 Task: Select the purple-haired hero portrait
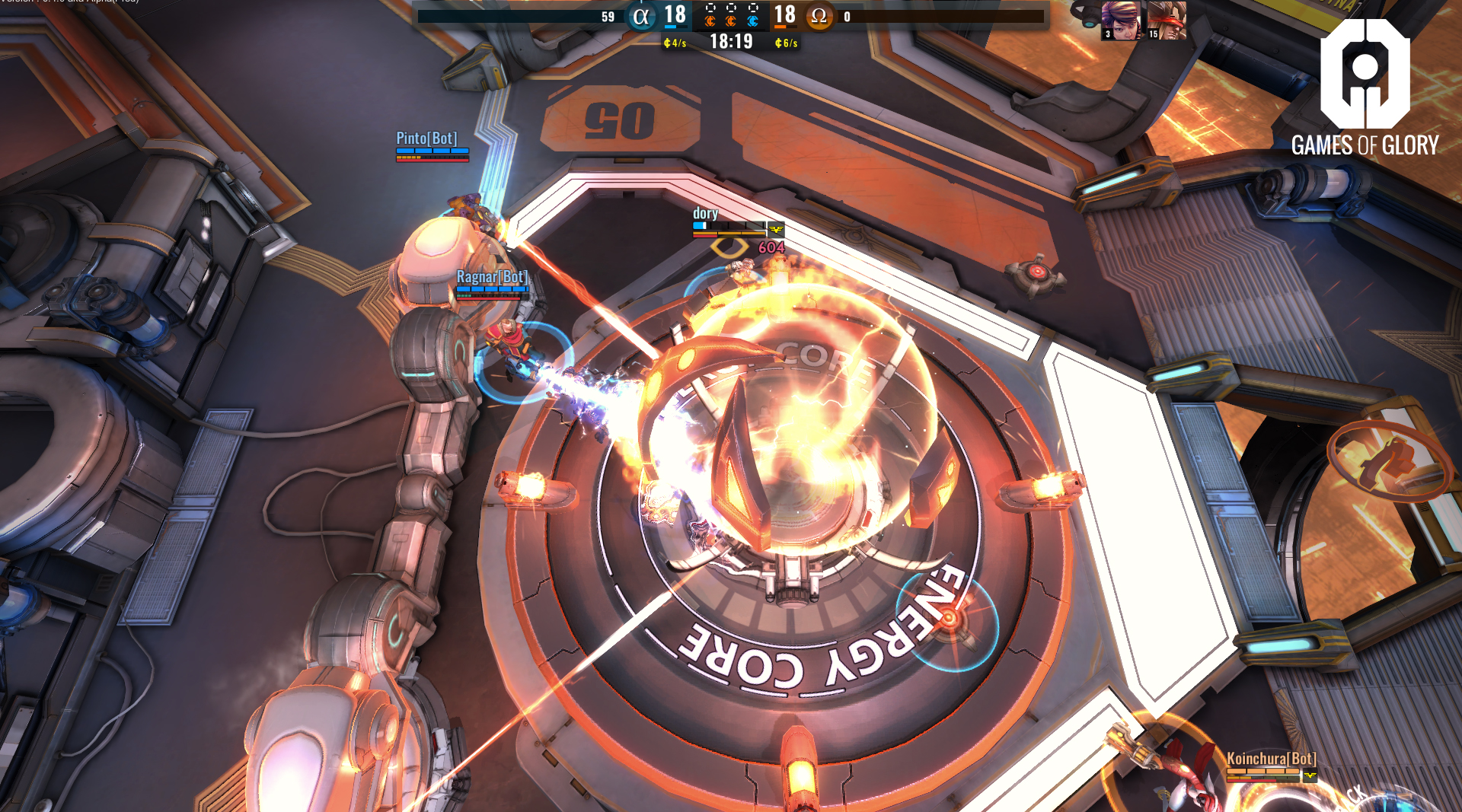[1121, 20]
